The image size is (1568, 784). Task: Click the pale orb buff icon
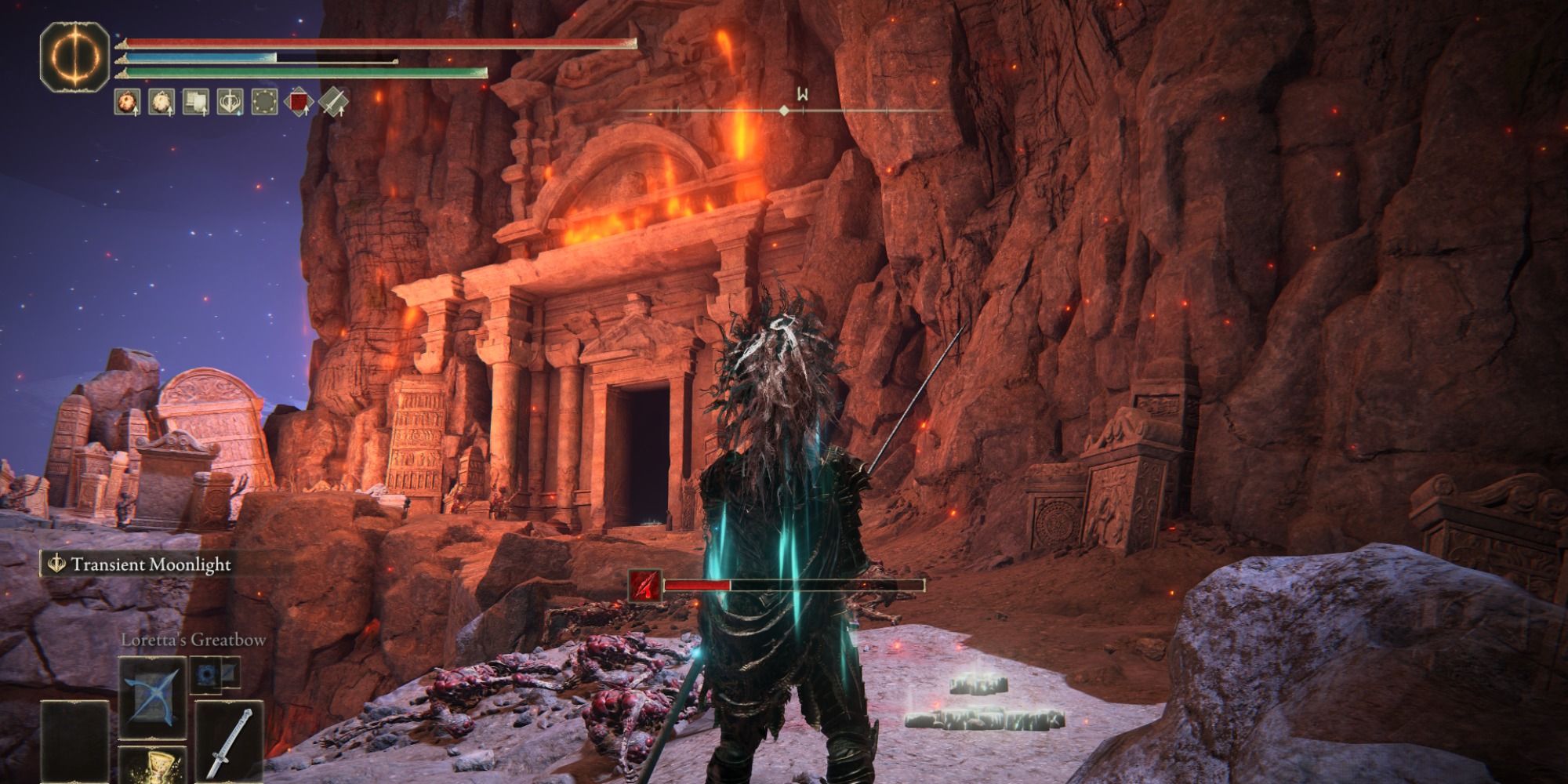pyautogui.click(x=162, y=102)
